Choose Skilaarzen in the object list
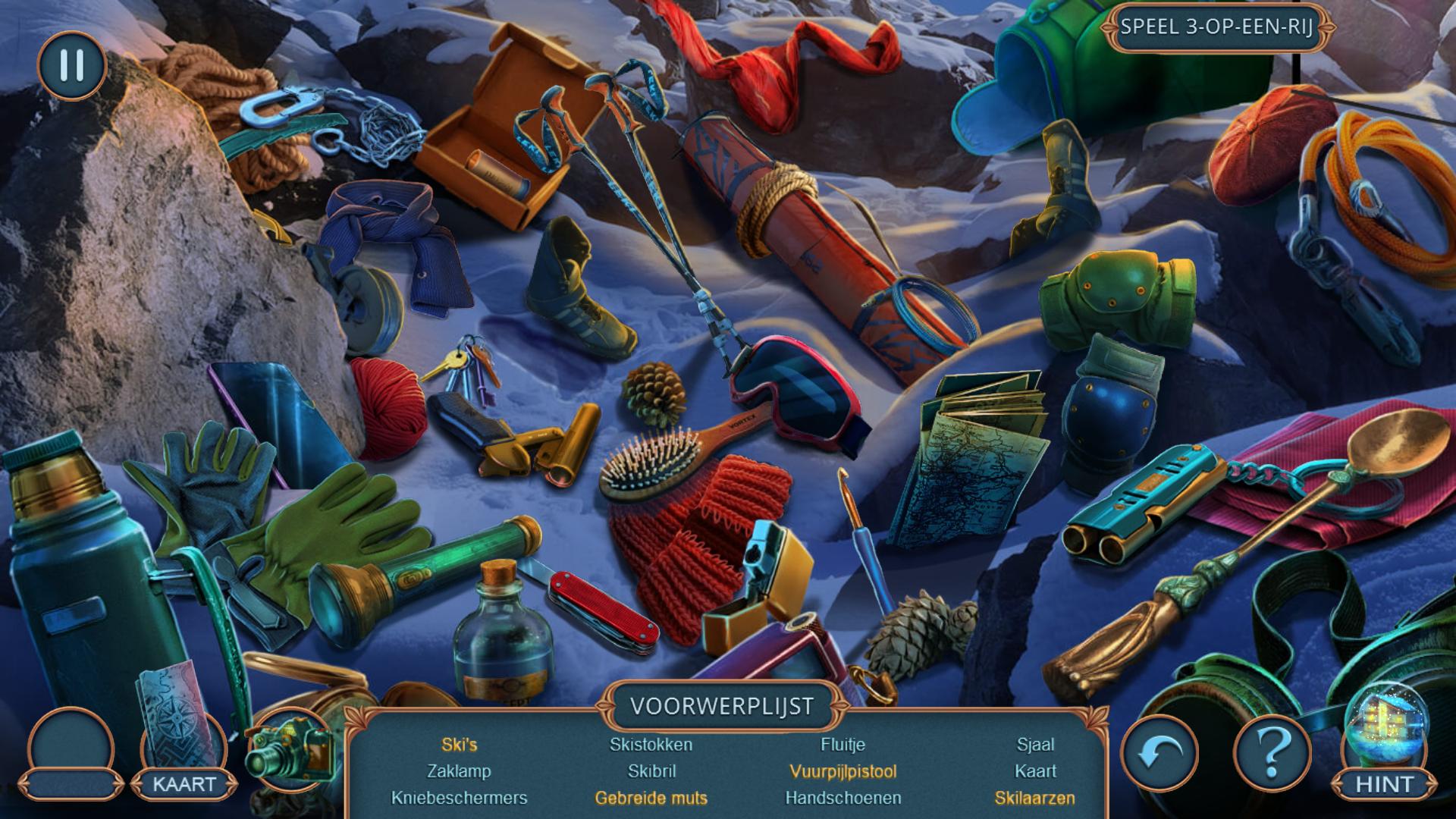Image resolution: width=1456 pixels, height=819 pixels. [x=1035, y=798]
